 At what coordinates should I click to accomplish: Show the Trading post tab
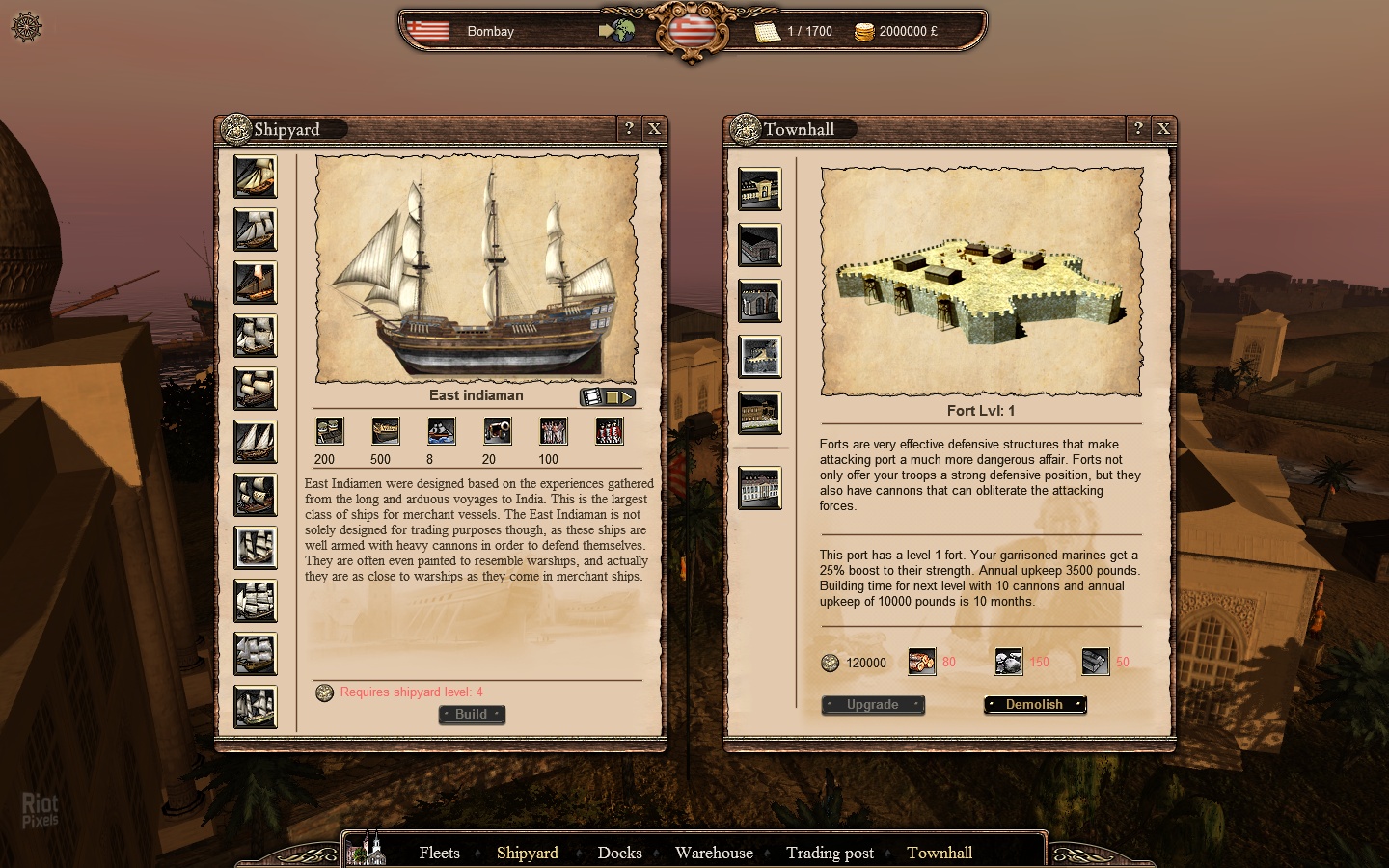[830, 853]
